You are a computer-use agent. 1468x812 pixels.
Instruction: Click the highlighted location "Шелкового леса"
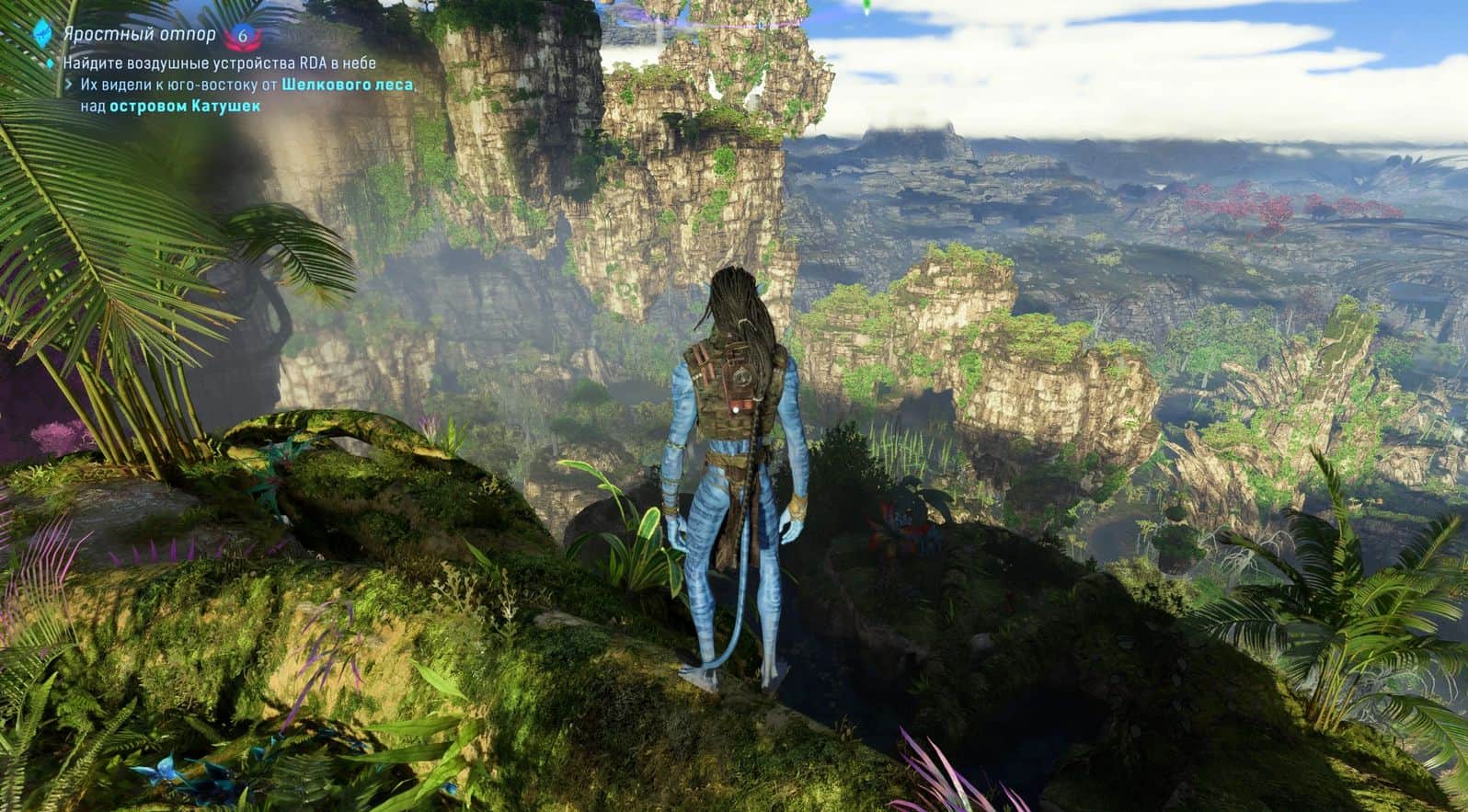click(349, 85)
